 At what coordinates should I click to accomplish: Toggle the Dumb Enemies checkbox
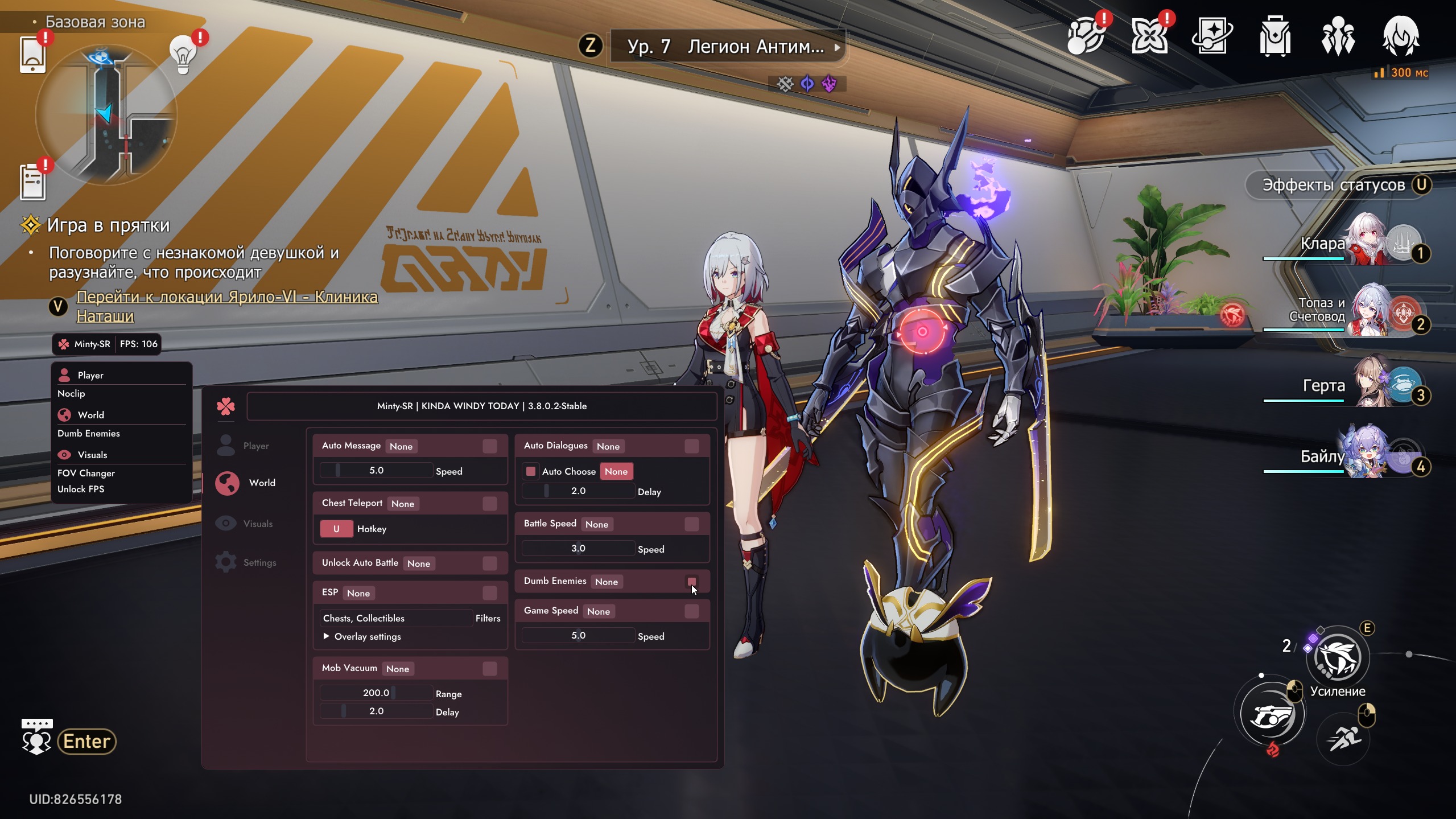click(691, 582)
